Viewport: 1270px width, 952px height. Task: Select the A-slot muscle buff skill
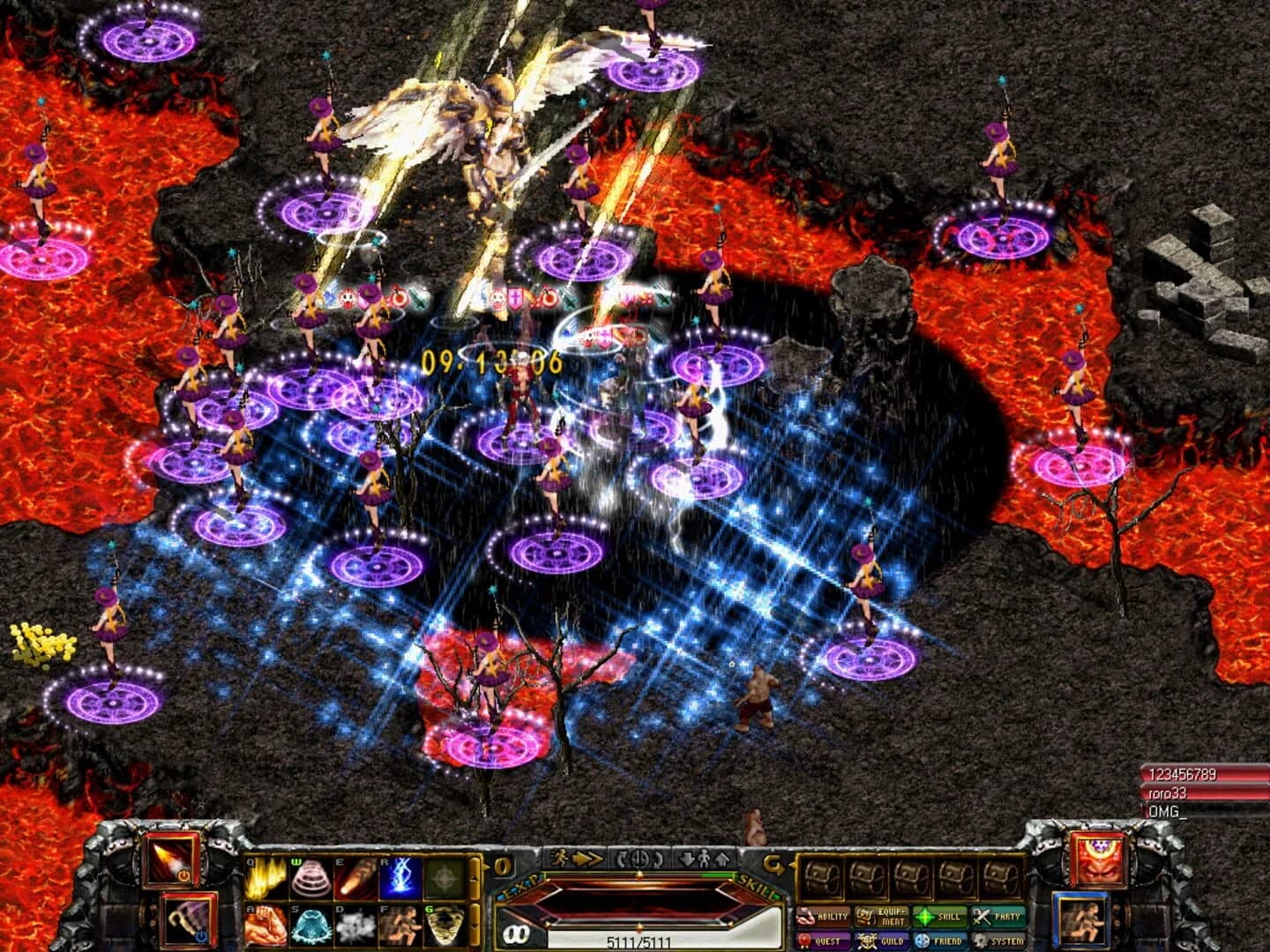268,924
